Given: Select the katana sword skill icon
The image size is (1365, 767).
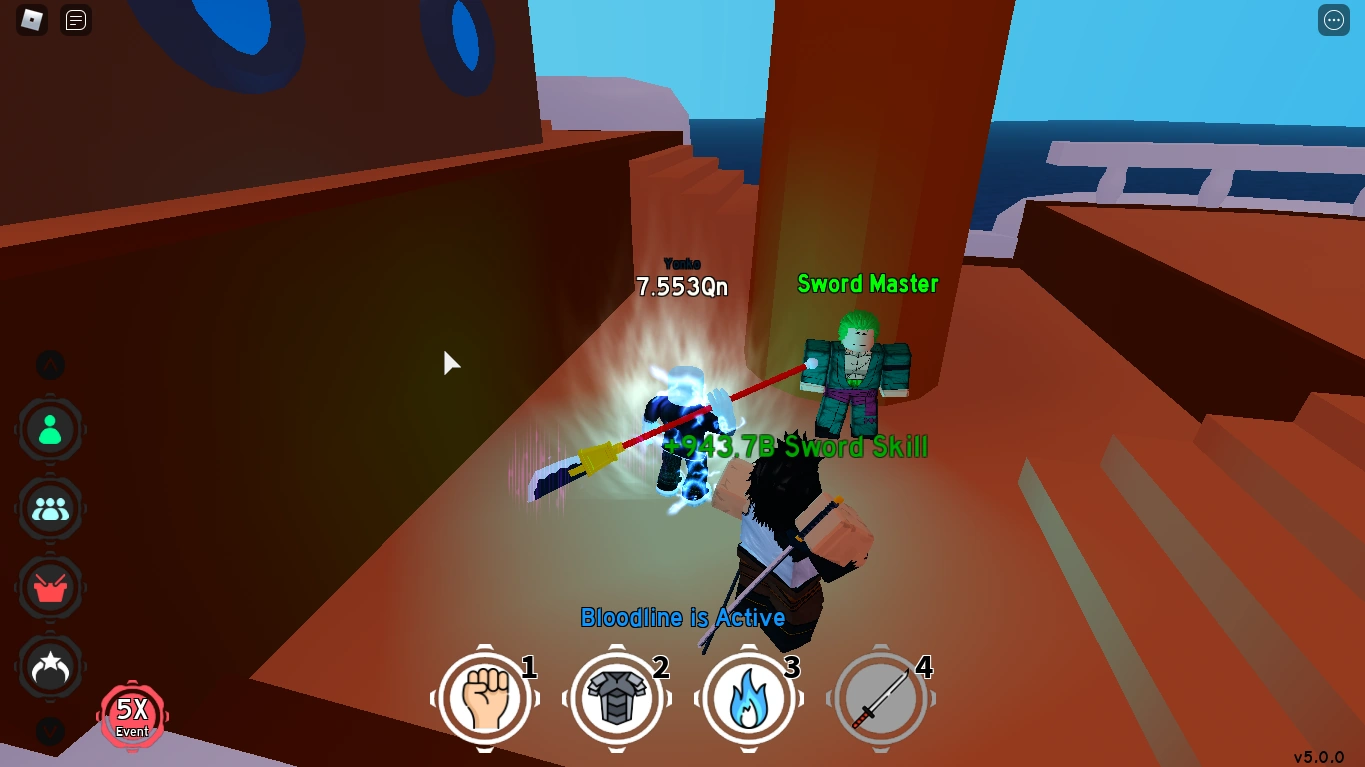Looking at the screenshot, I should click(881, 698).
